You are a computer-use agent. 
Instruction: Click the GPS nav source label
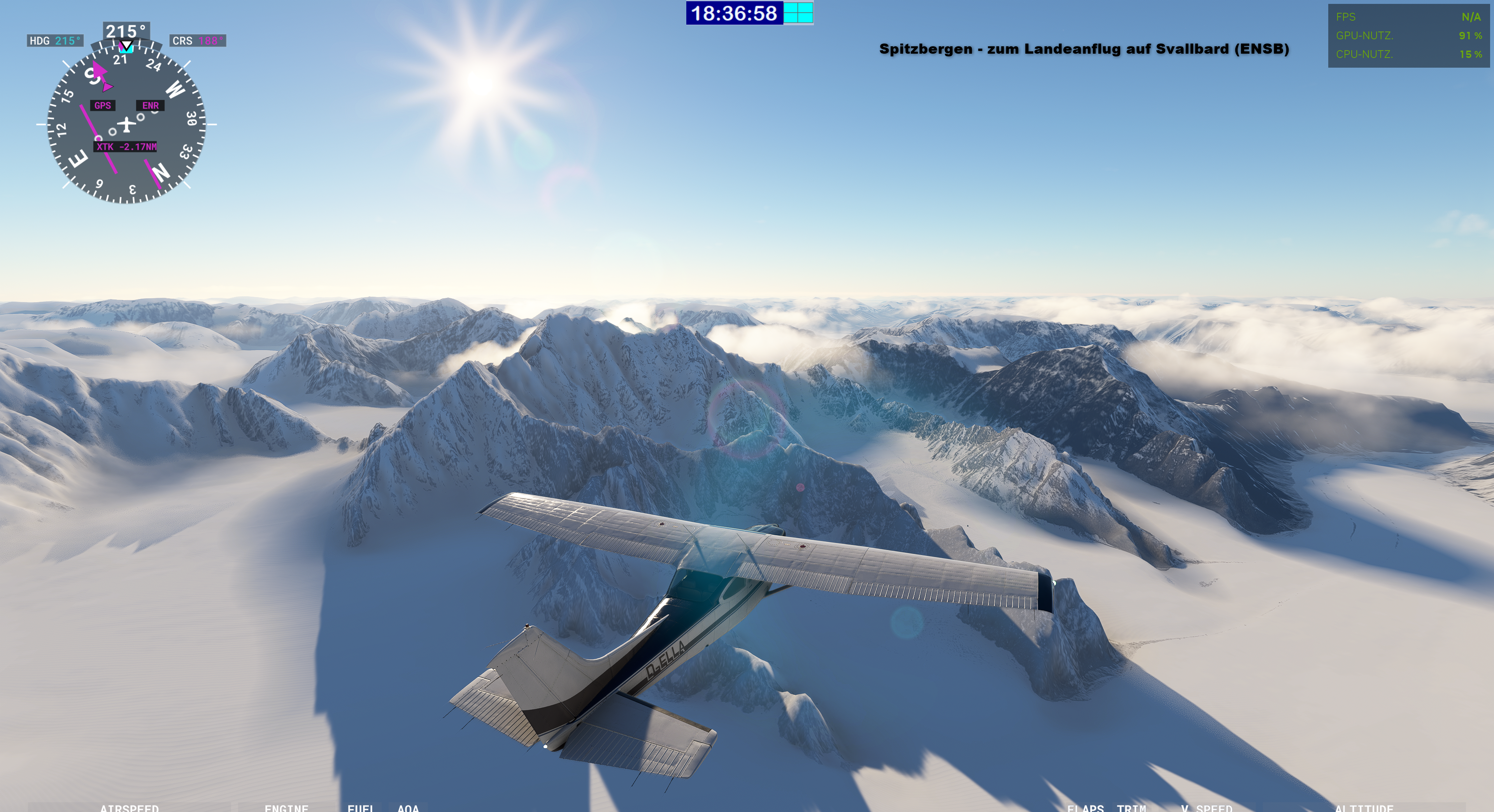103,105
